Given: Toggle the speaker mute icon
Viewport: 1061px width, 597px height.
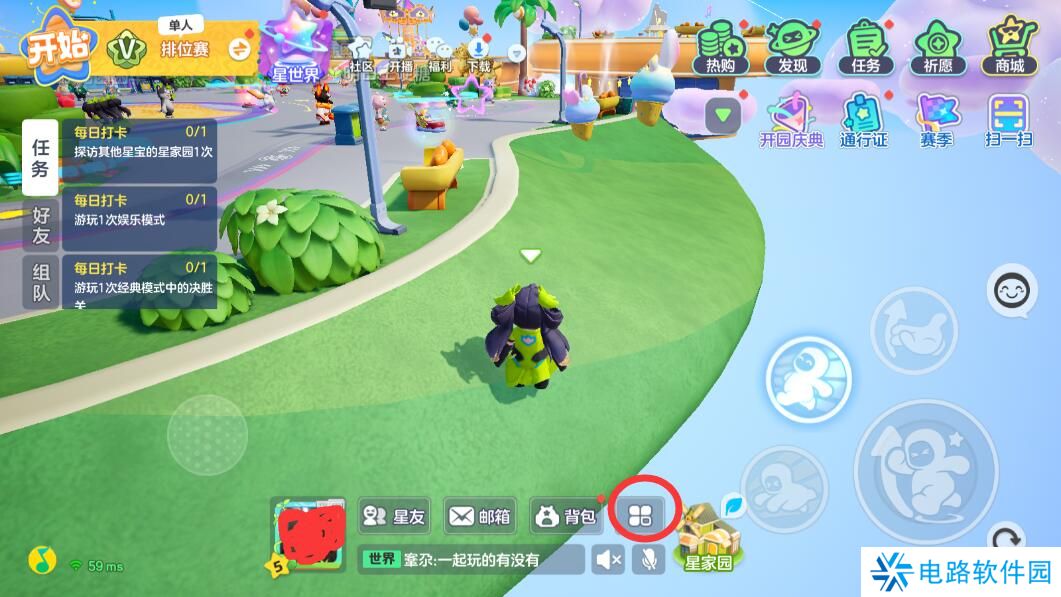Looking at the screenshot, I should pyautogui.click(x=607, y=560).
